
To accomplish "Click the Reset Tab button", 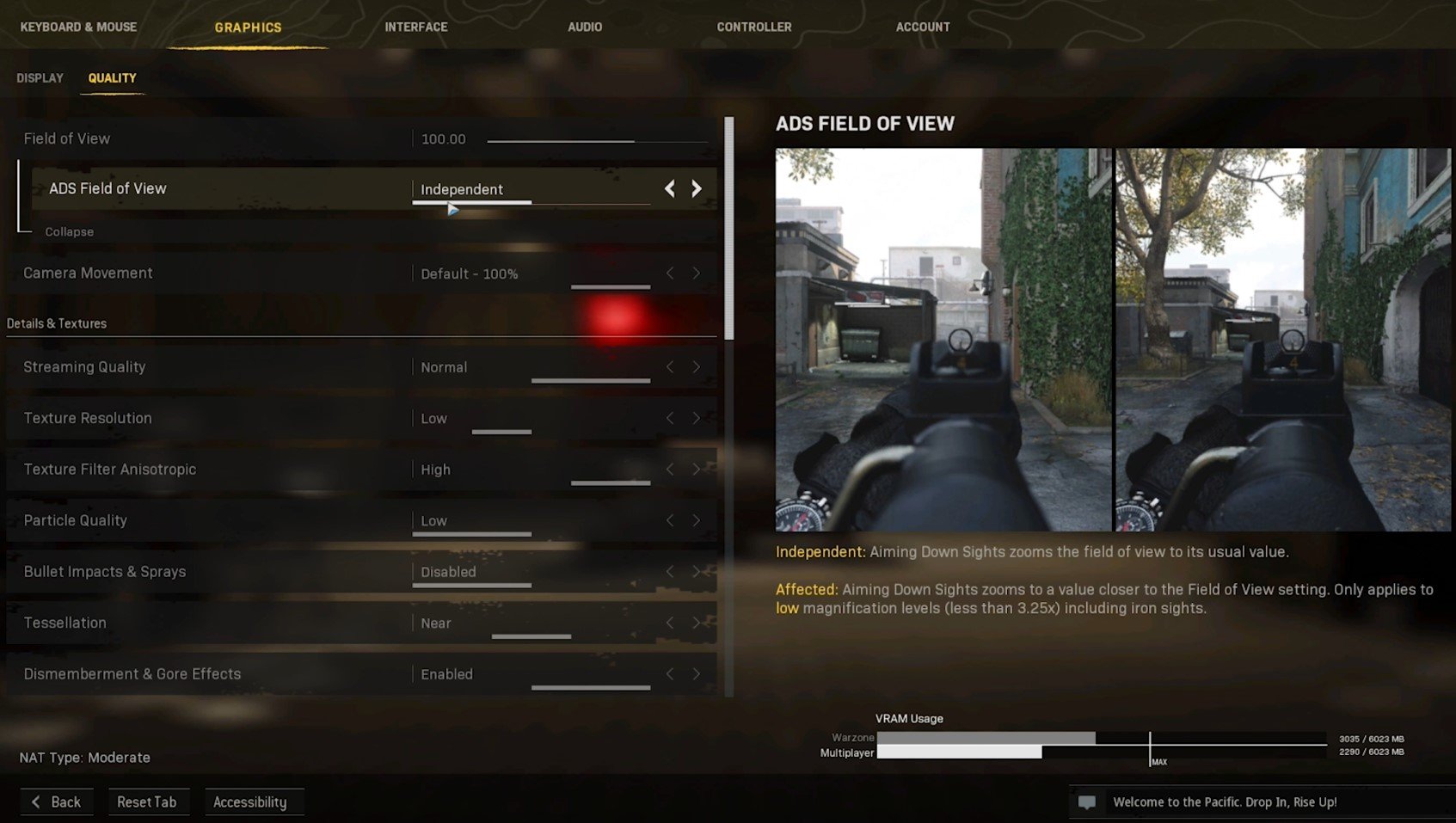I will click(146, 802).
